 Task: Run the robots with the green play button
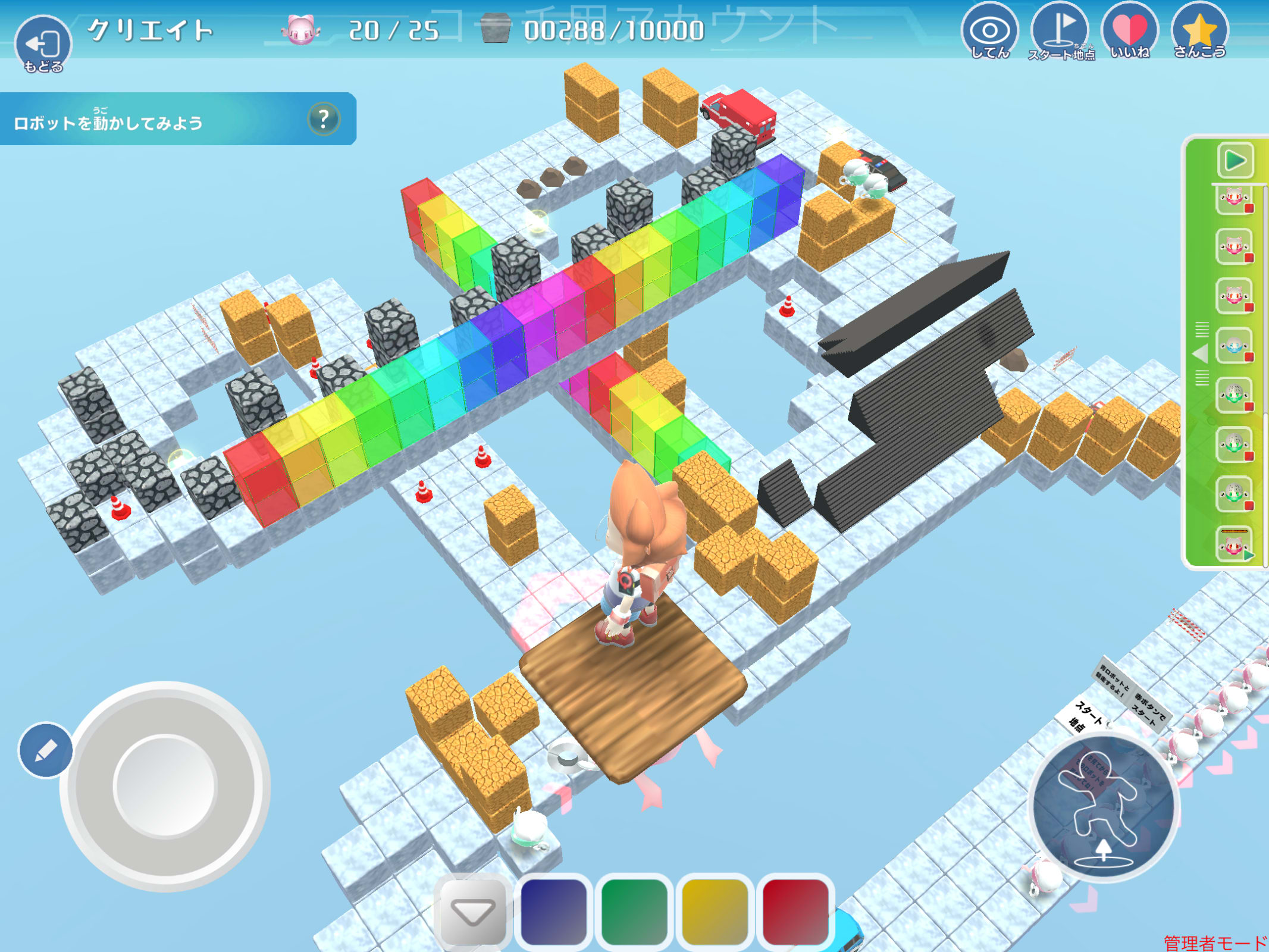pos(1235,160)
